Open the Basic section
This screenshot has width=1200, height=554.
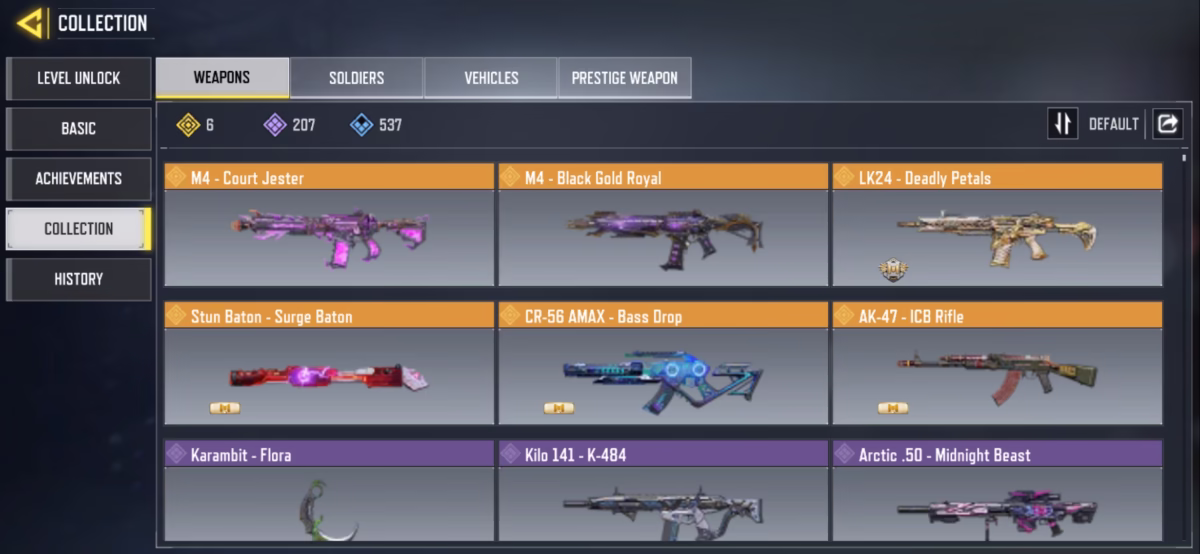(79, 128)
